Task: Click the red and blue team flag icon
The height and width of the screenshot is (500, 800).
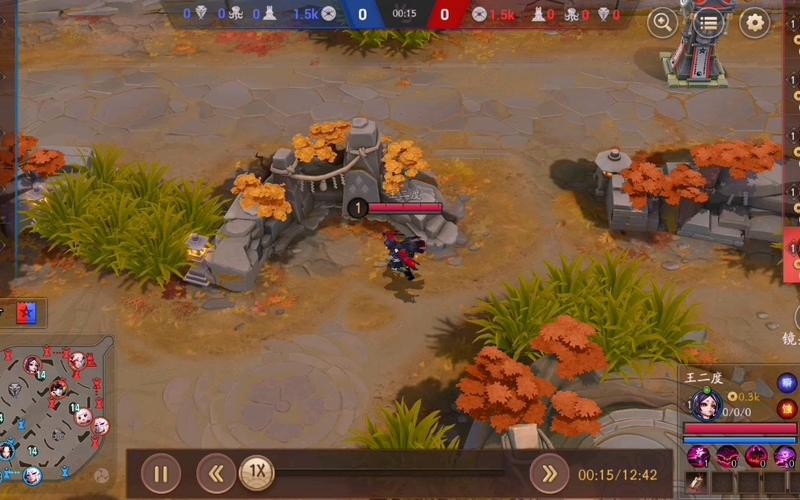Action: [x=28, y=312]
